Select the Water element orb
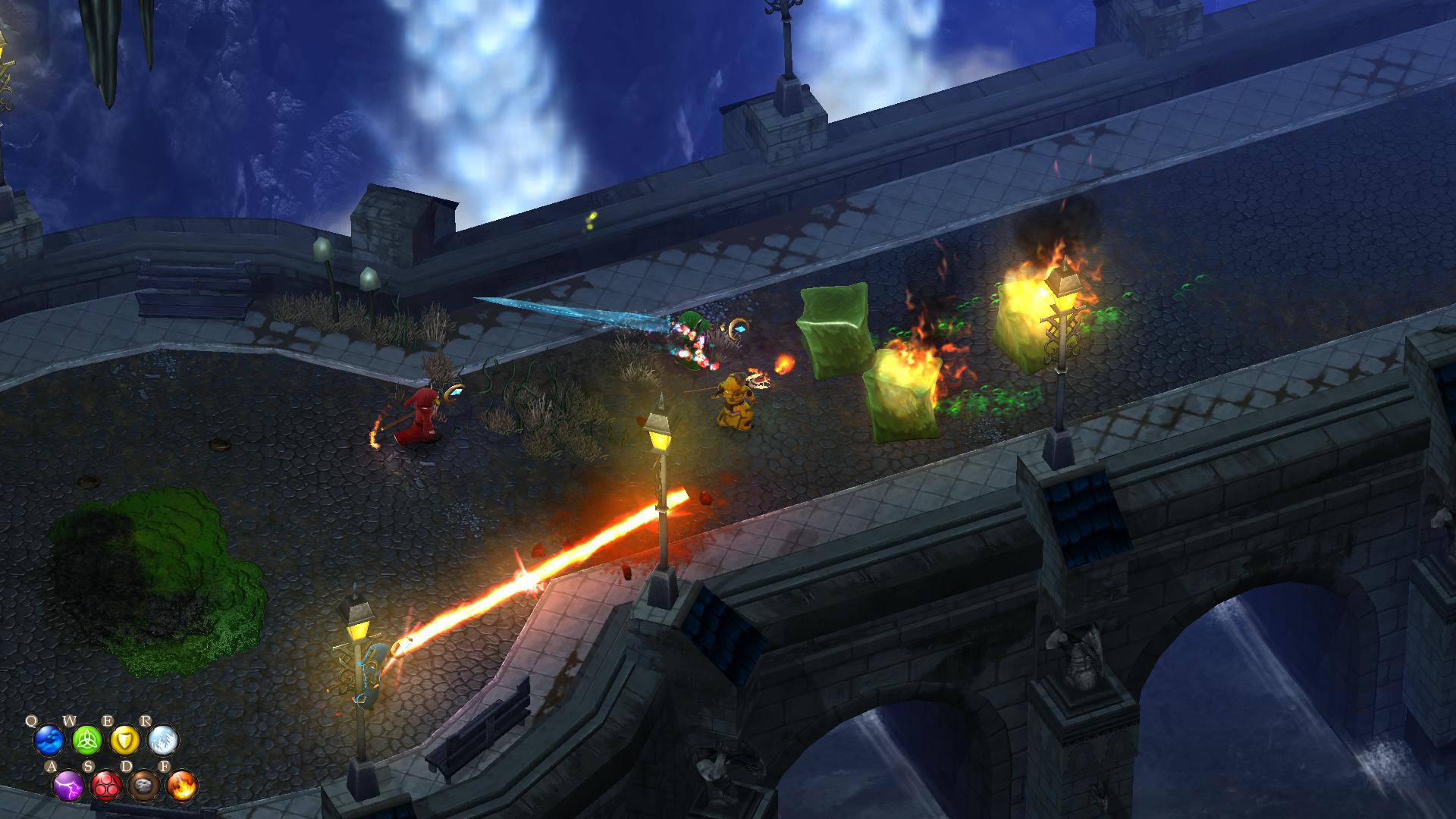 click(49, 741)
